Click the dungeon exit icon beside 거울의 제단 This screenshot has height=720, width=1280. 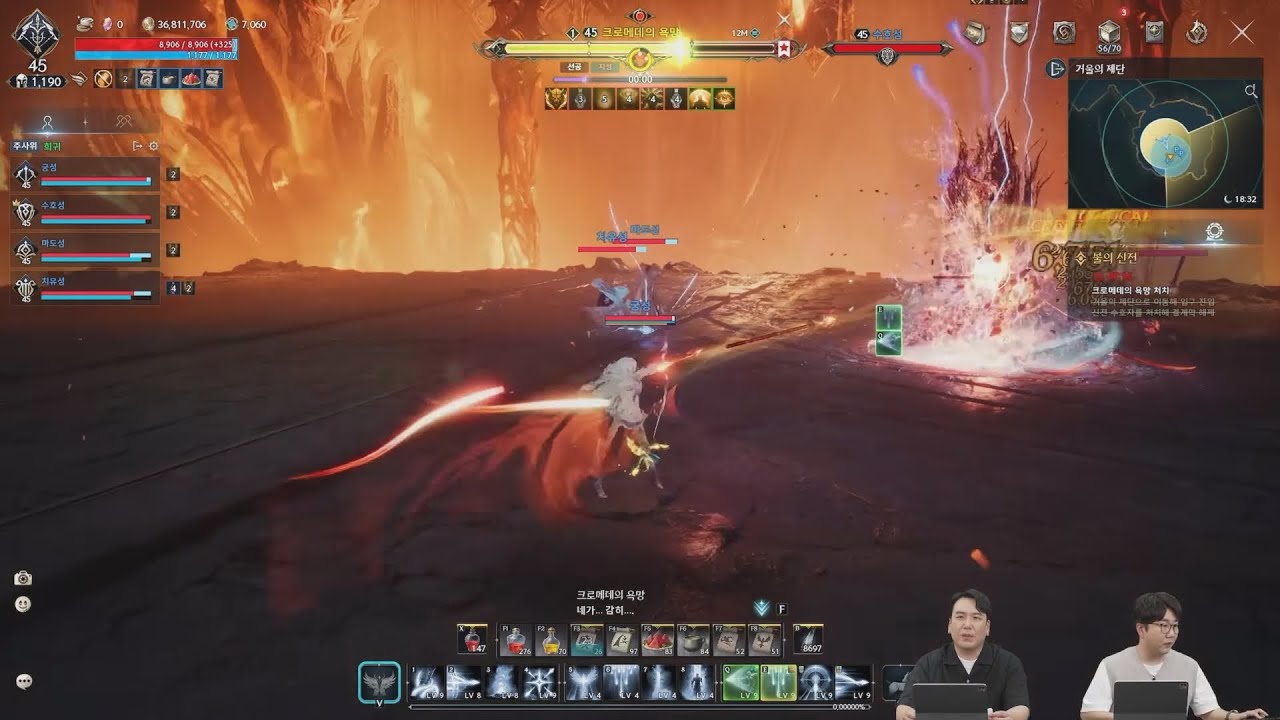1055,68
